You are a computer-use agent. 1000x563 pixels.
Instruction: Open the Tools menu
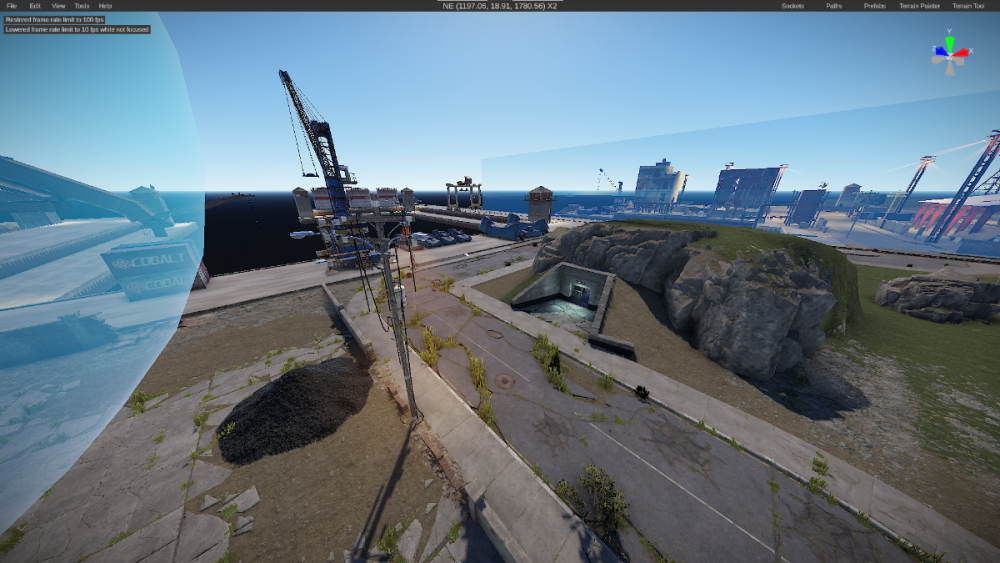[82, 6]
